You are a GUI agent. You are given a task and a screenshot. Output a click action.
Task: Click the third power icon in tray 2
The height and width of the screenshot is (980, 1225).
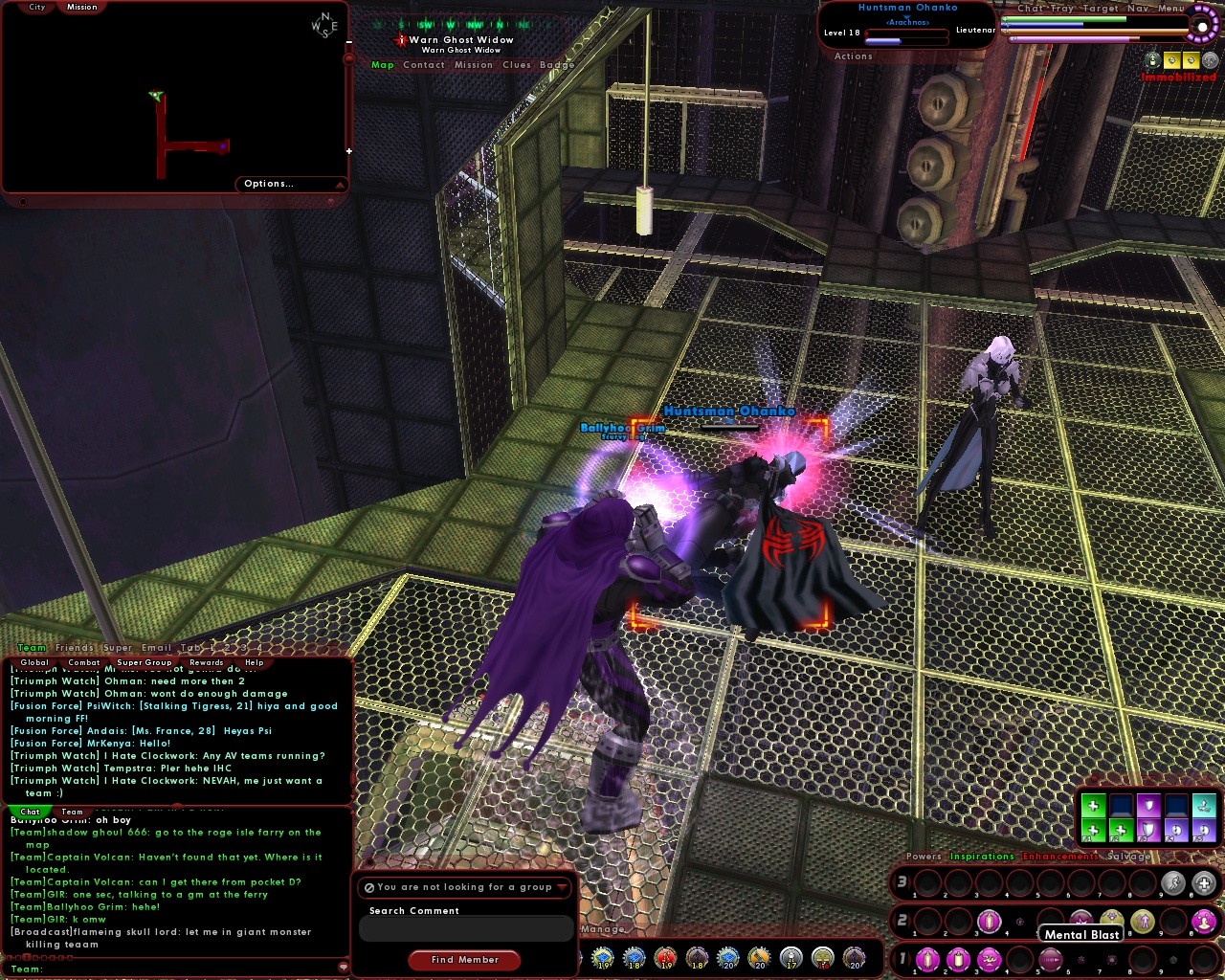(x=990, y=921)
